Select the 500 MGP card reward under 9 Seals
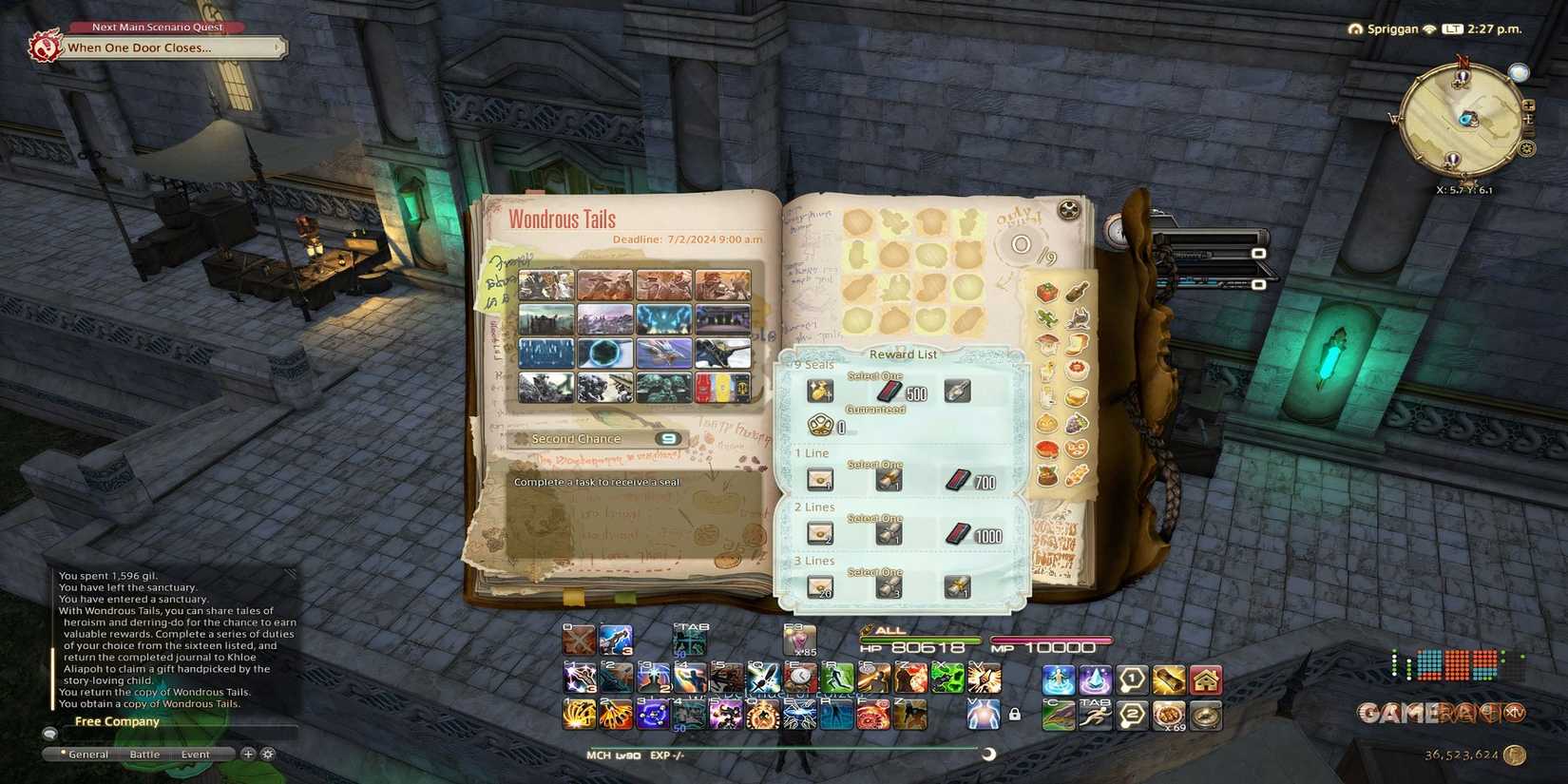 (890, 392)
